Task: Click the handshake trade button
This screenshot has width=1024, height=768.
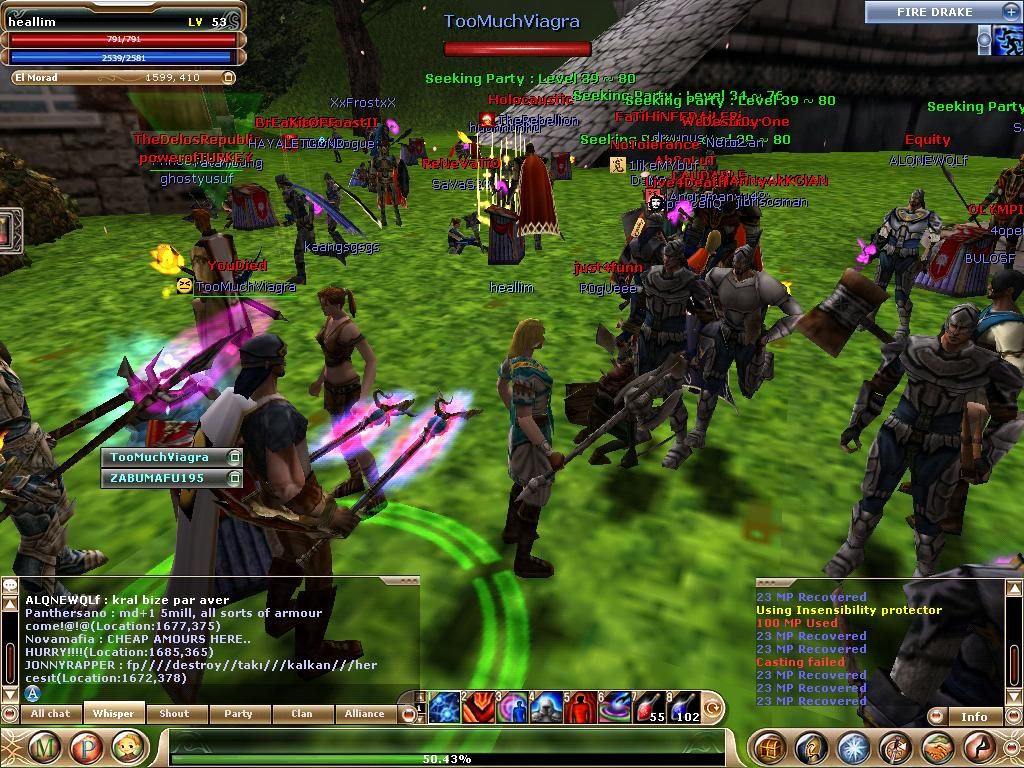Action: point(937,747)
